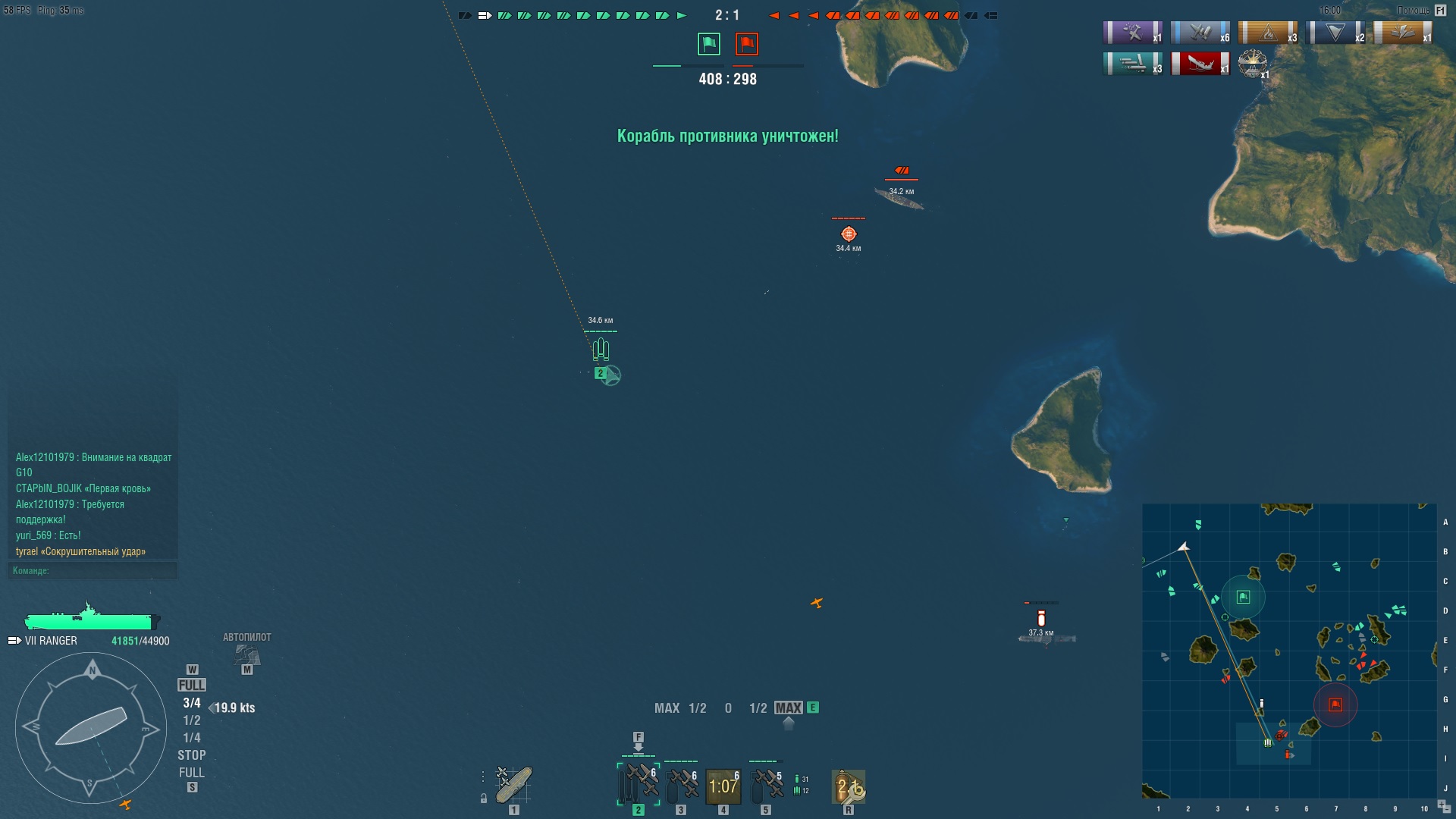Activate the Damage Control Party consumable
The height and width of the screenshot is (819, 1456).
[849, 785]
